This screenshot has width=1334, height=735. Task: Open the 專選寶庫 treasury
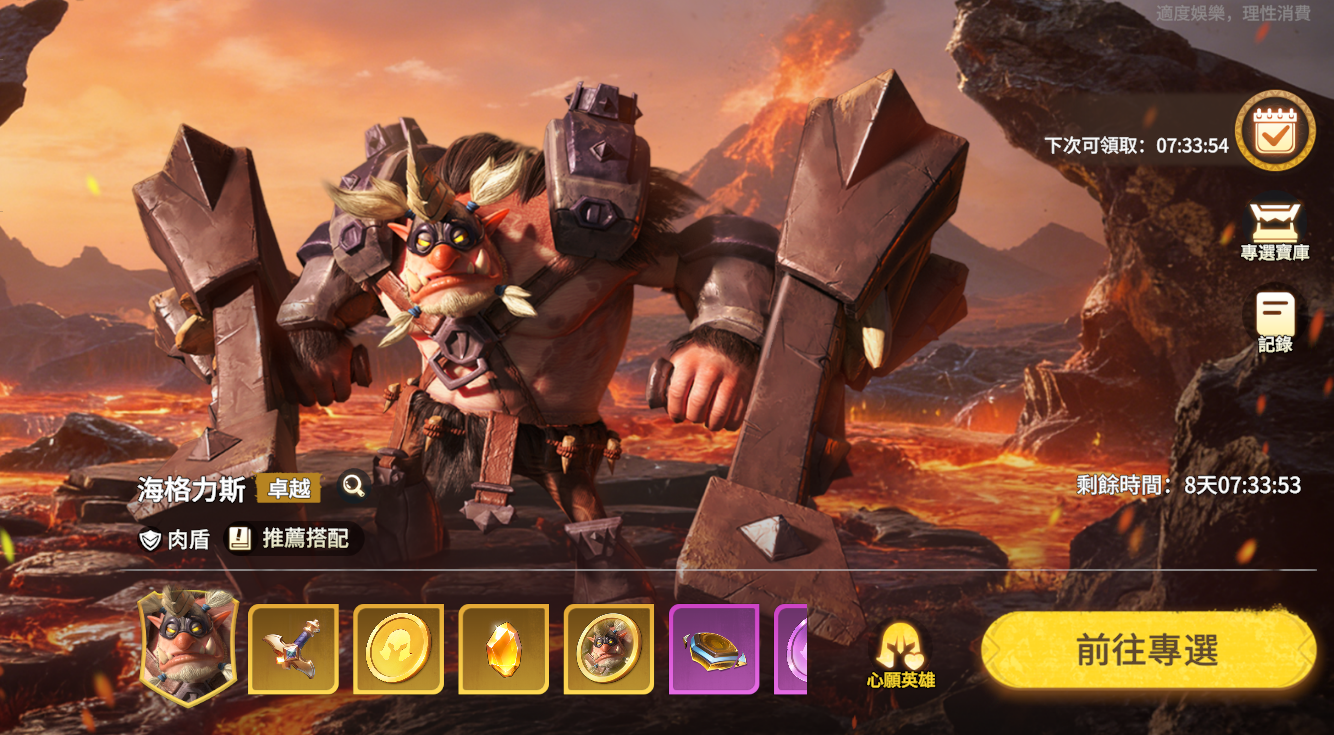click(1274, 230)
